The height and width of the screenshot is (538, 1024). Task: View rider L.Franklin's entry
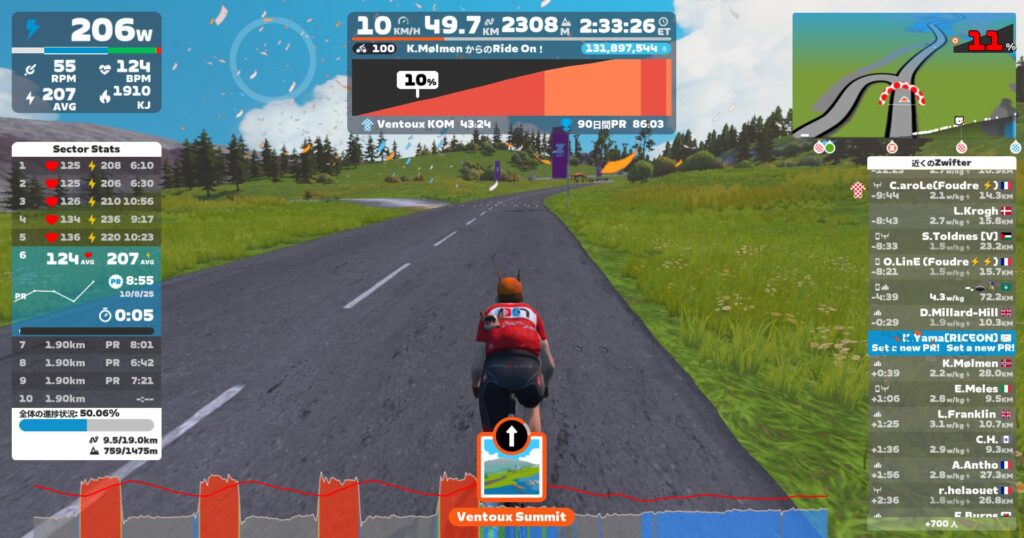940,418
